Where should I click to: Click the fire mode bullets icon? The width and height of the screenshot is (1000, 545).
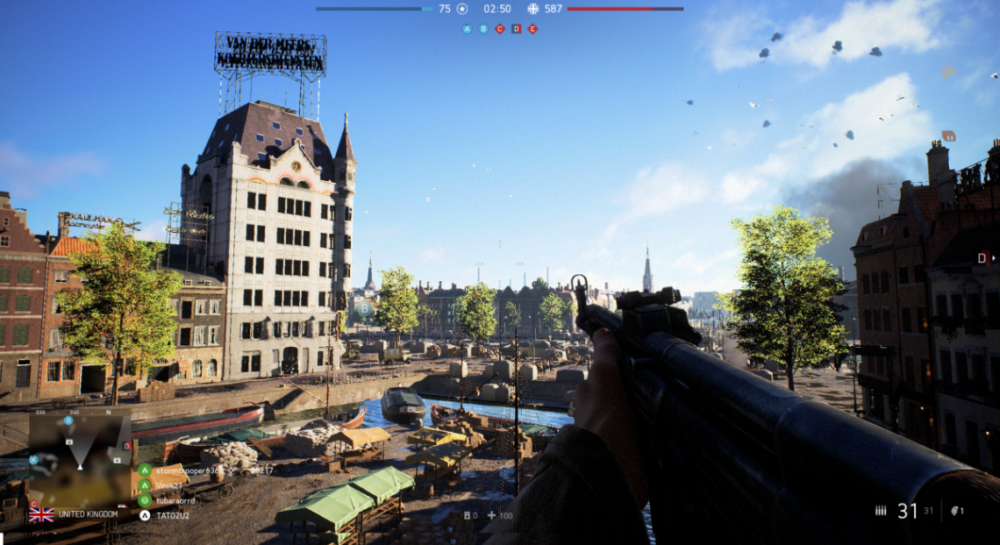coord(880,511)
